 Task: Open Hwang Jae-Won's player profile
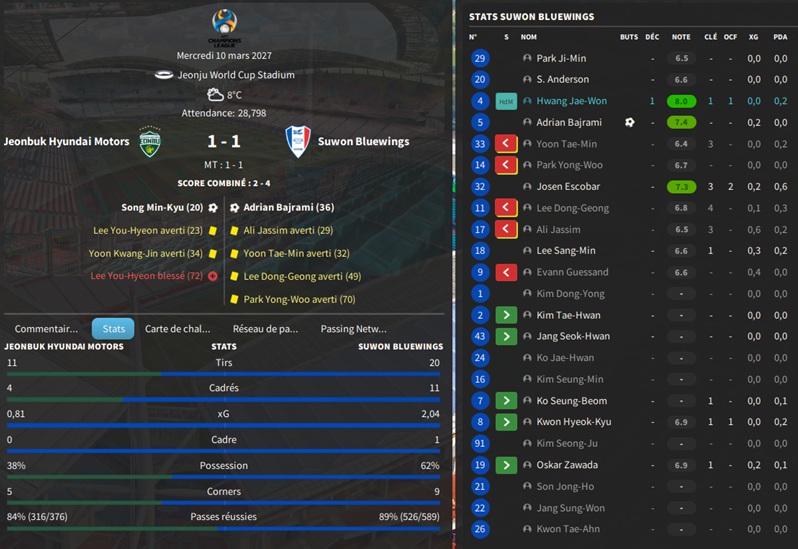pyautogui.click(x=571, y=101)
